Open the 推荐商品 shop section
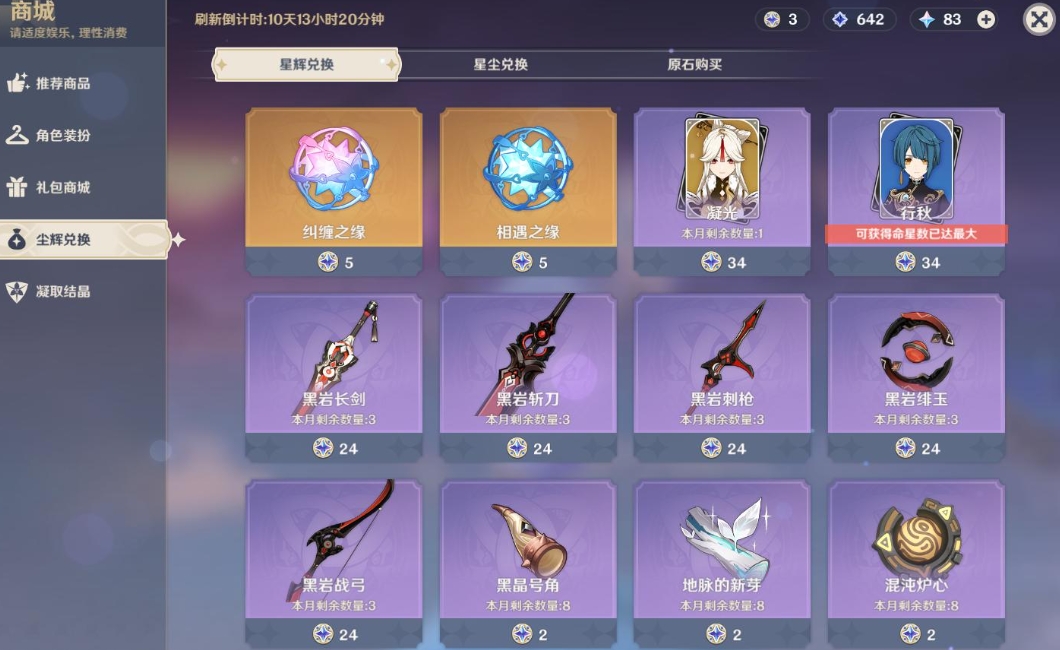Image resolution: width=1060 pixels, height=650 pixels. 62,84
